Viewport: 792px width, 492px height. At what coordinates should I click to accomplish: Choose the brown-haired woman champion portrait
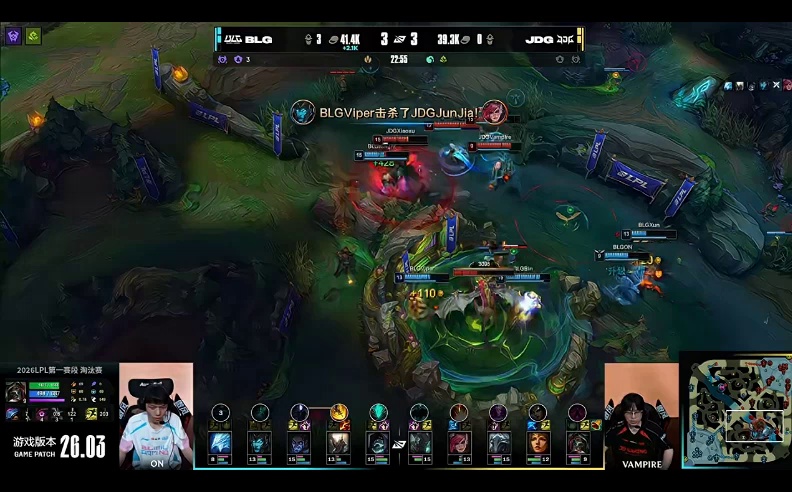tap(538, 444)
